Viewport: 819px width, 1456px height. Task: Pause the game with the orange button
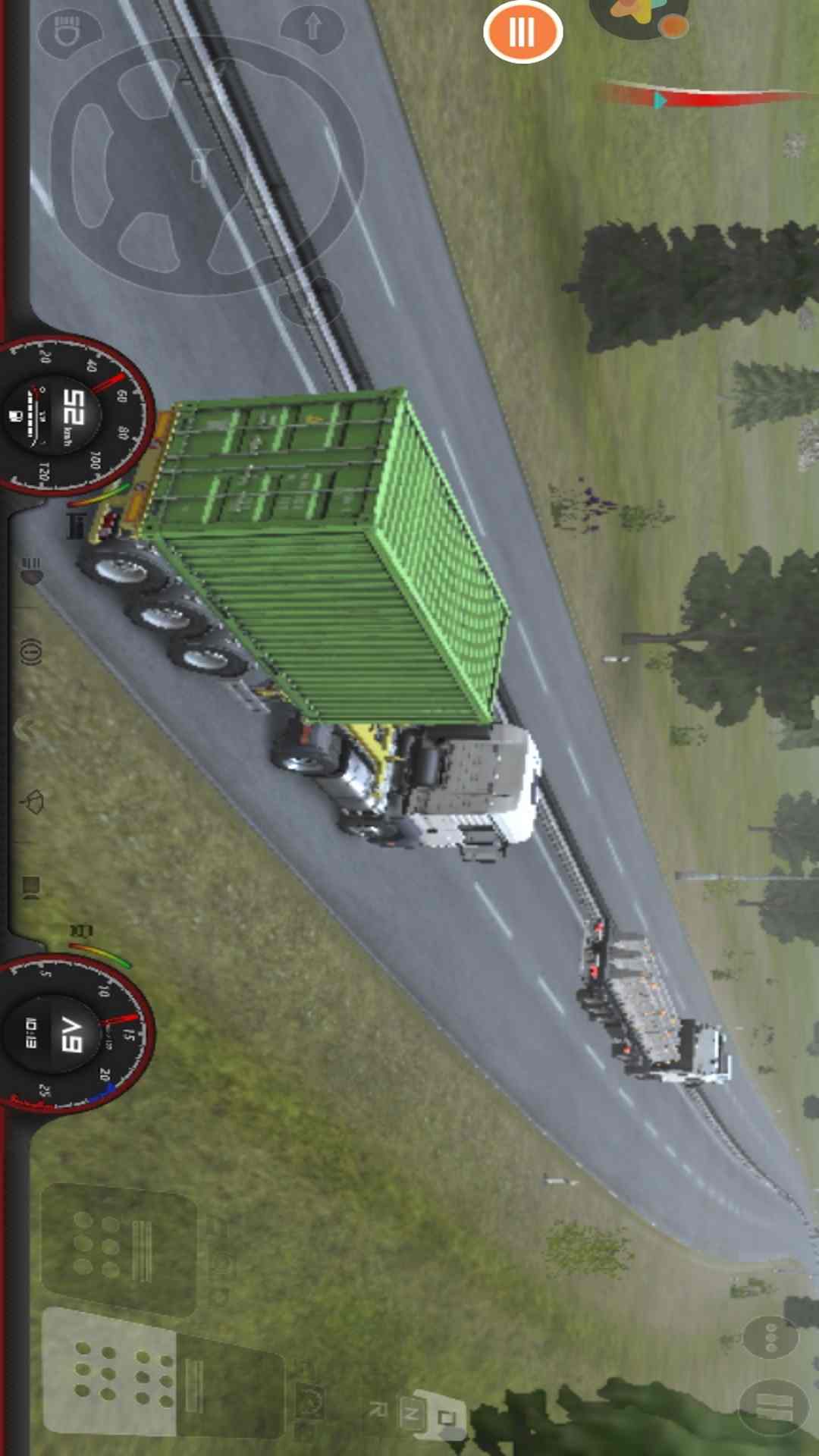pos(522,31)
